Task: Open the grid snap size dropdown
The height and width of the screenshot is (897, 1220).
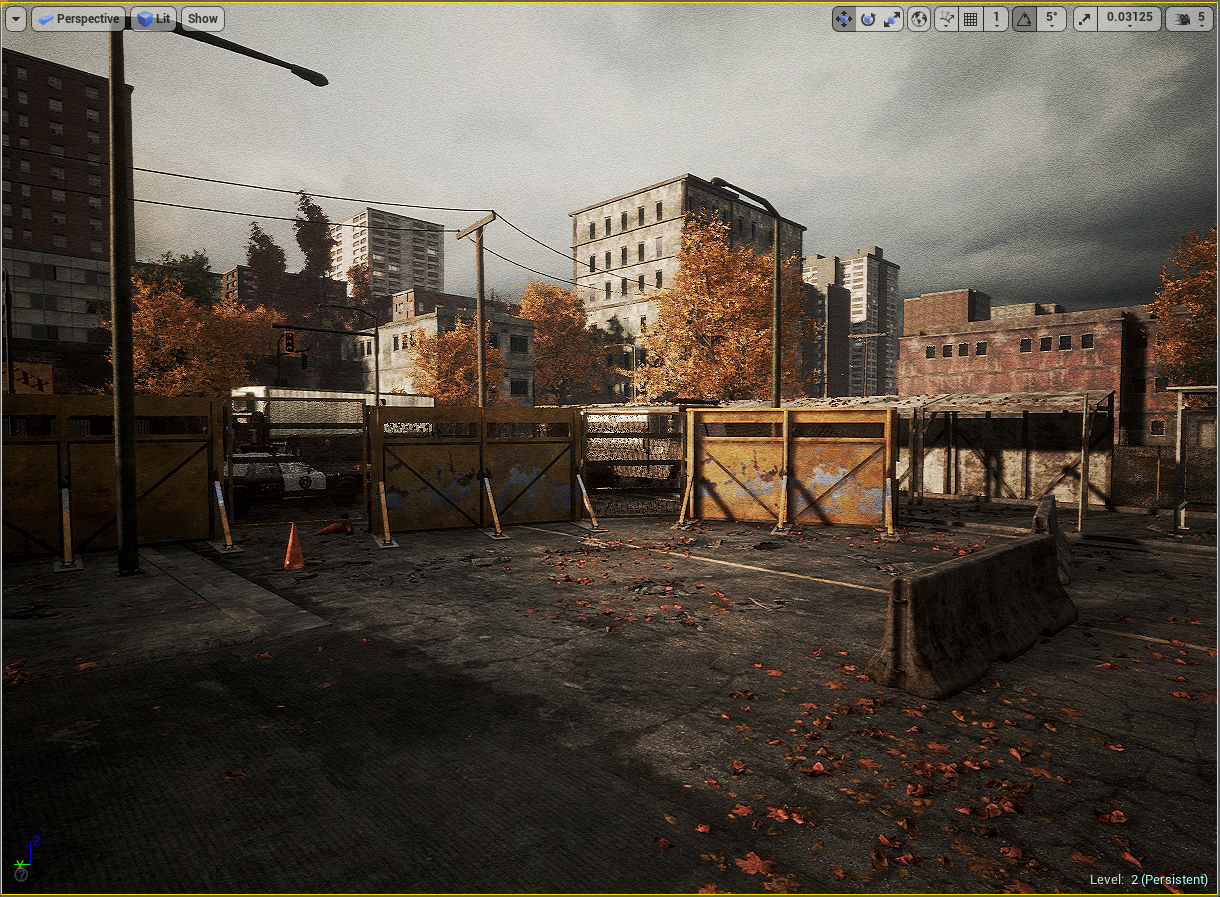Action: pos(995,19)
